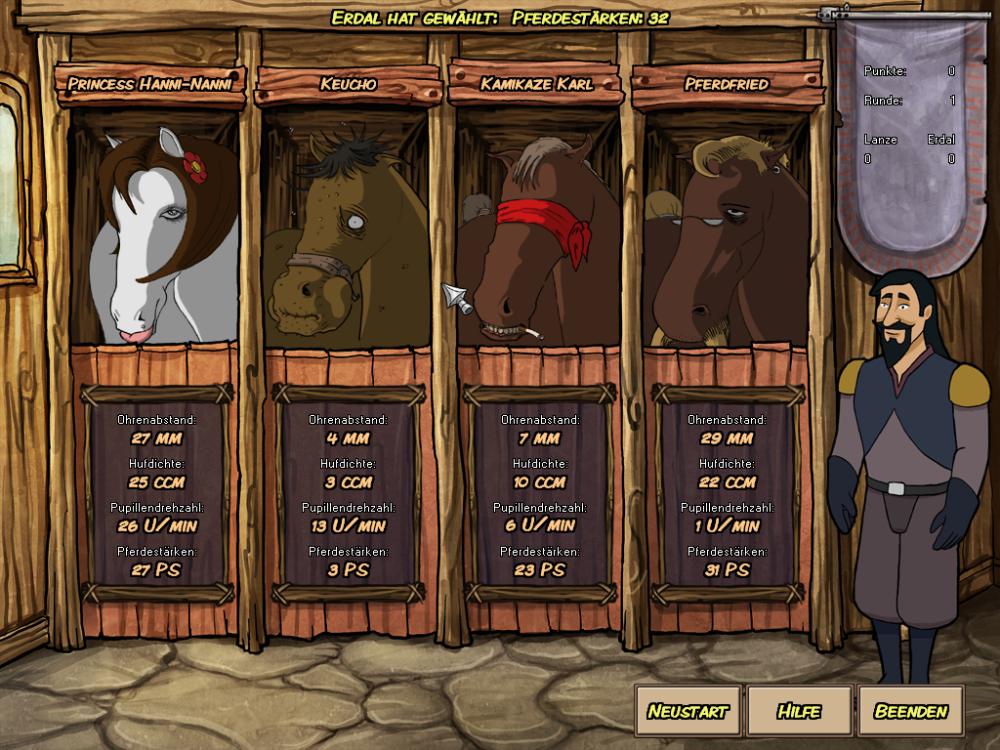Choose the Keucho name sign
Screen dimensions: 1000x750
click(348, 84)
